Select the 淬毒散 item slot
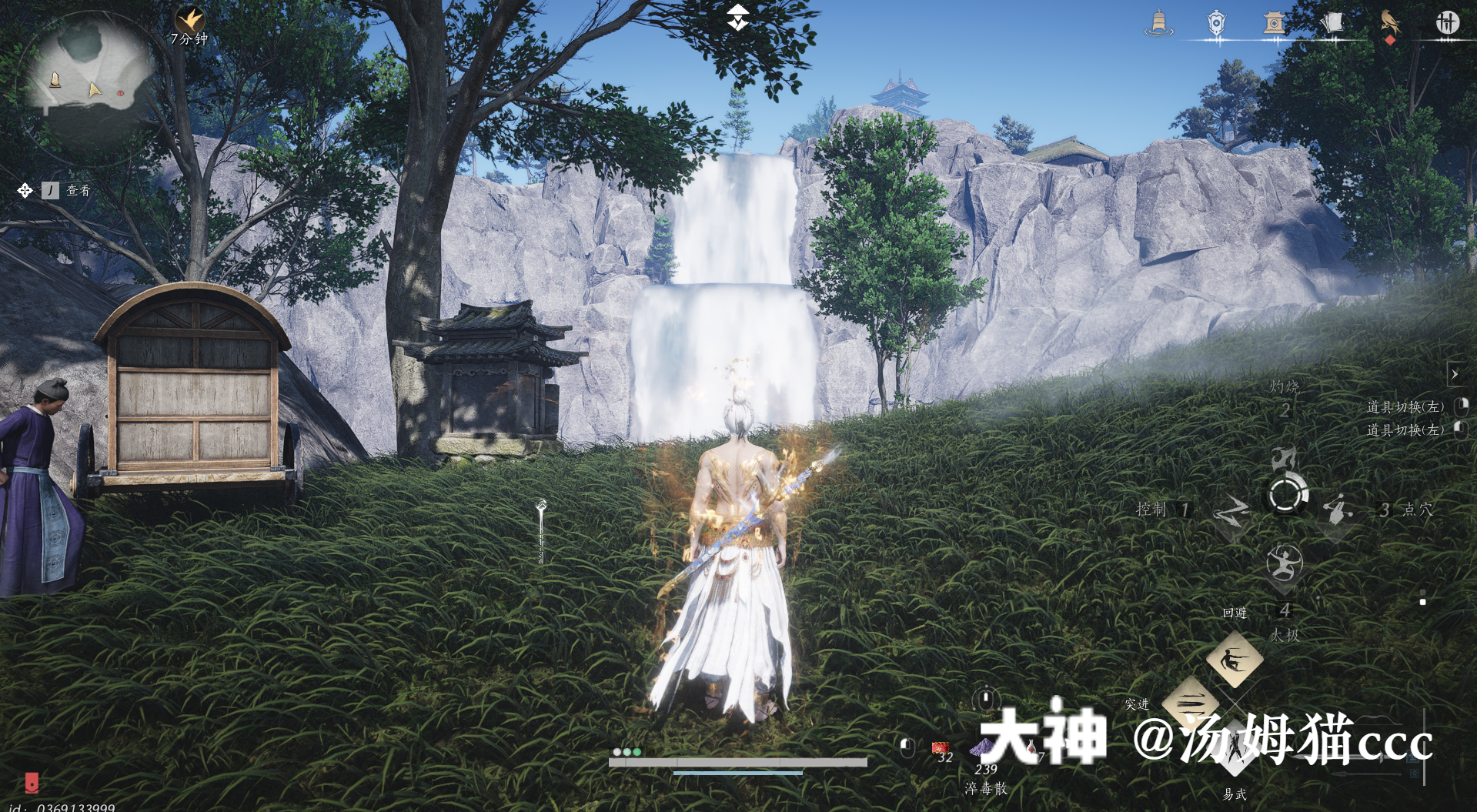1477x812 pixels. click(983, 748)
